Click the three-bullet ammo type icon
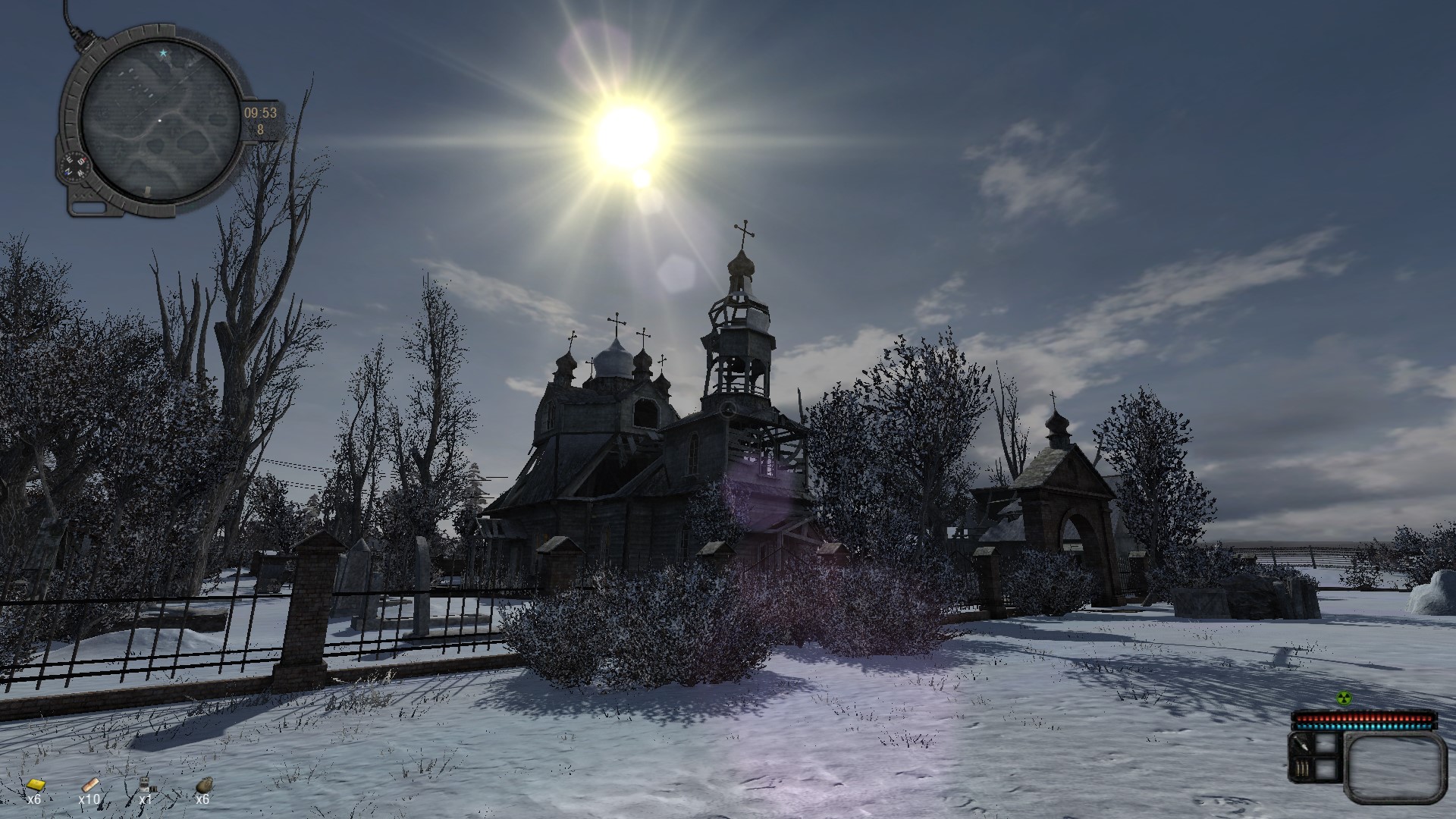1456x819 pixels. (x=1301, y=770)
